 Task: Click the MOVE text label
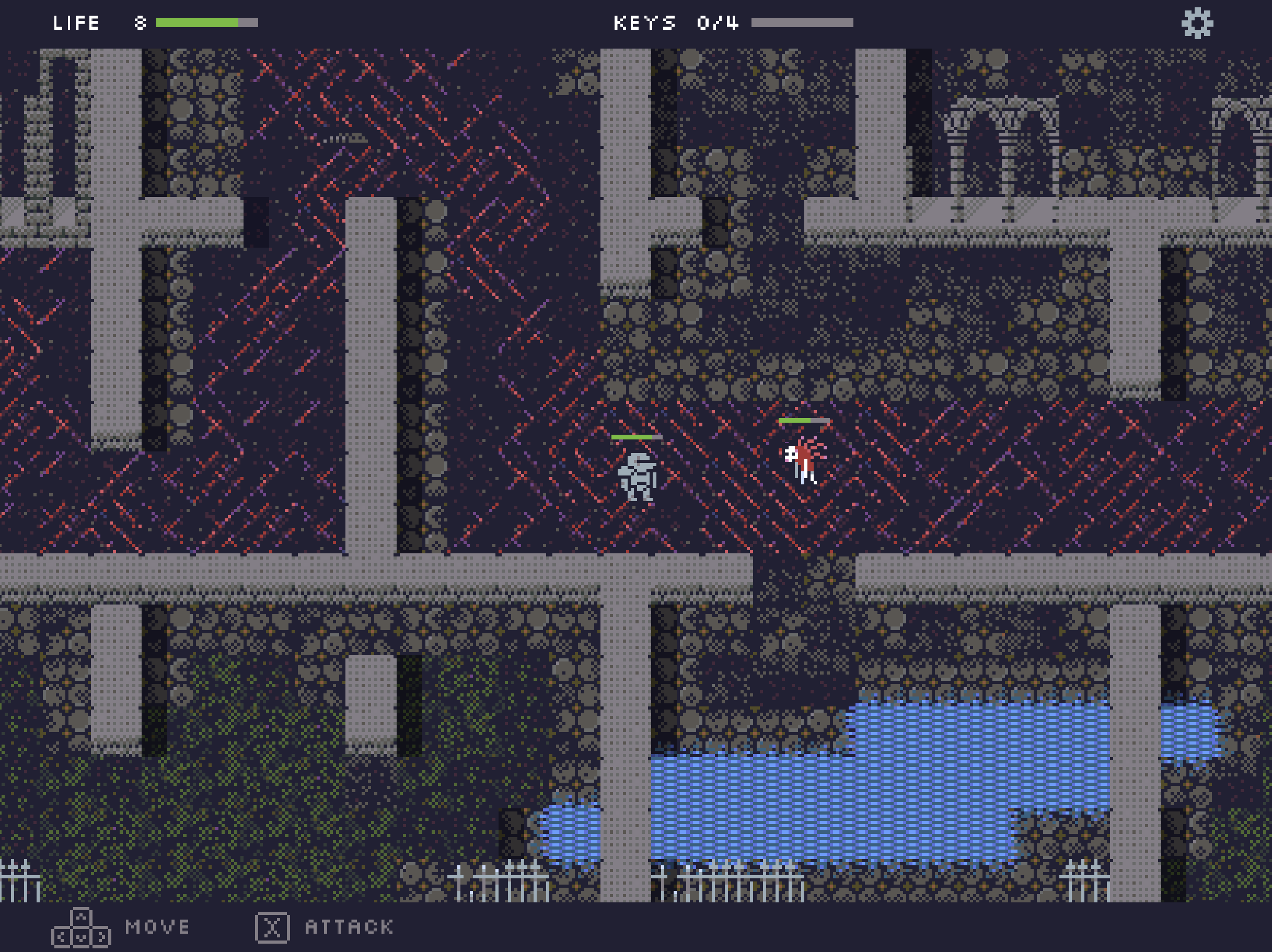click(156, 925)
